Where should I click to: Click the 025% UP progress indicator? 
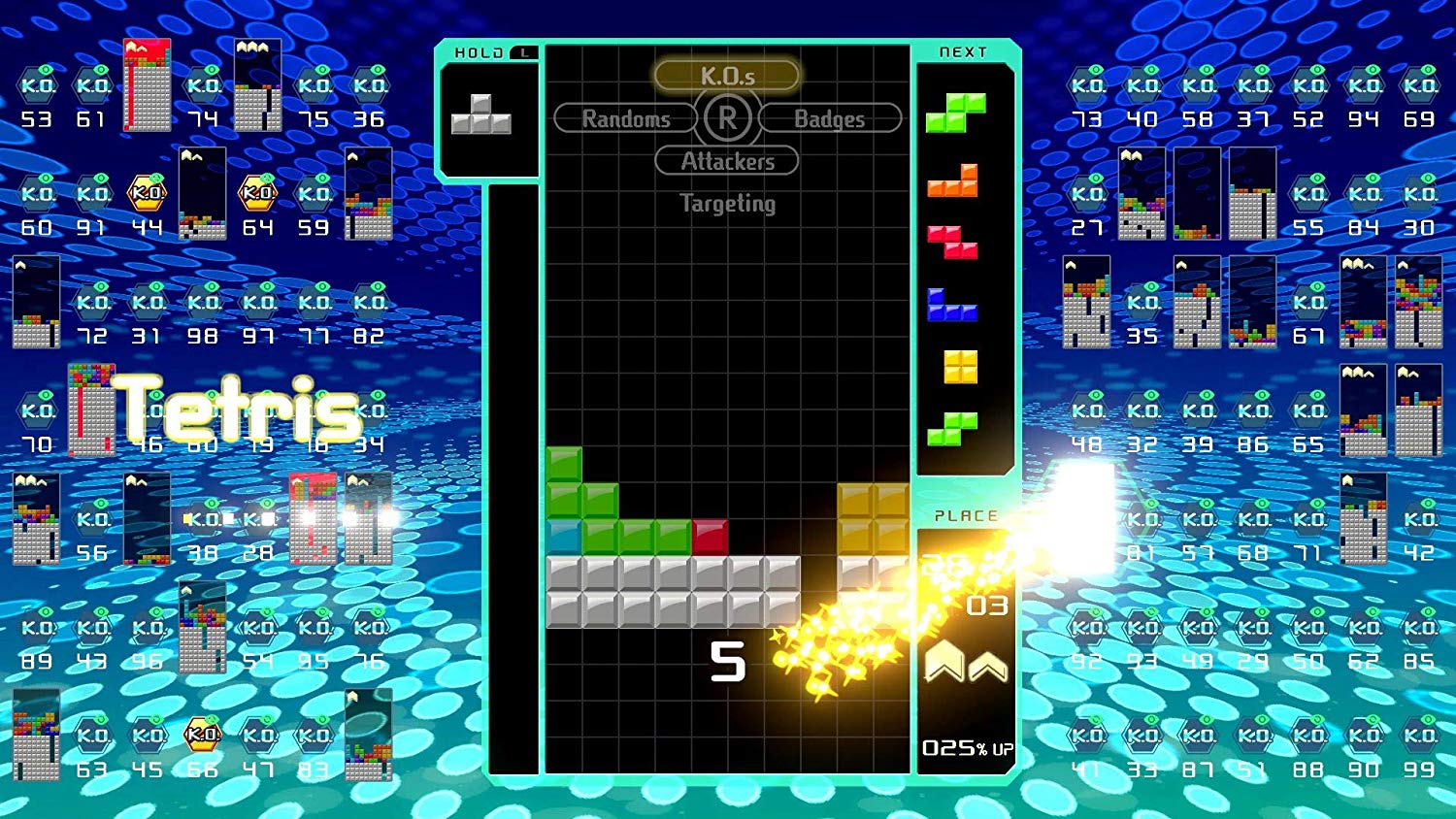pyautogui.click(x=965, y=747)
